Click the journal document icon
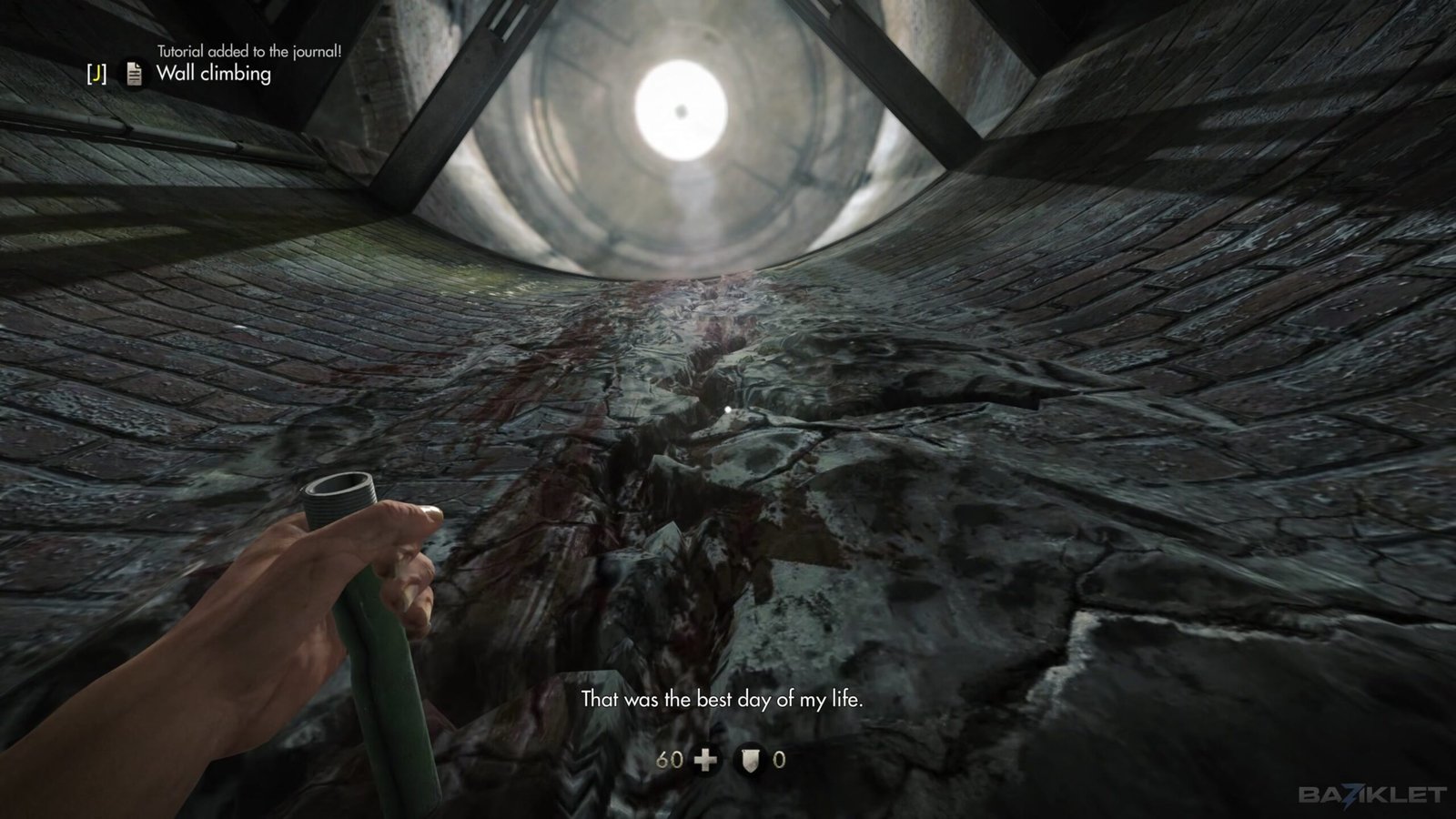The width and height of the screenshot is (1456, 819). tap(134, 74)
